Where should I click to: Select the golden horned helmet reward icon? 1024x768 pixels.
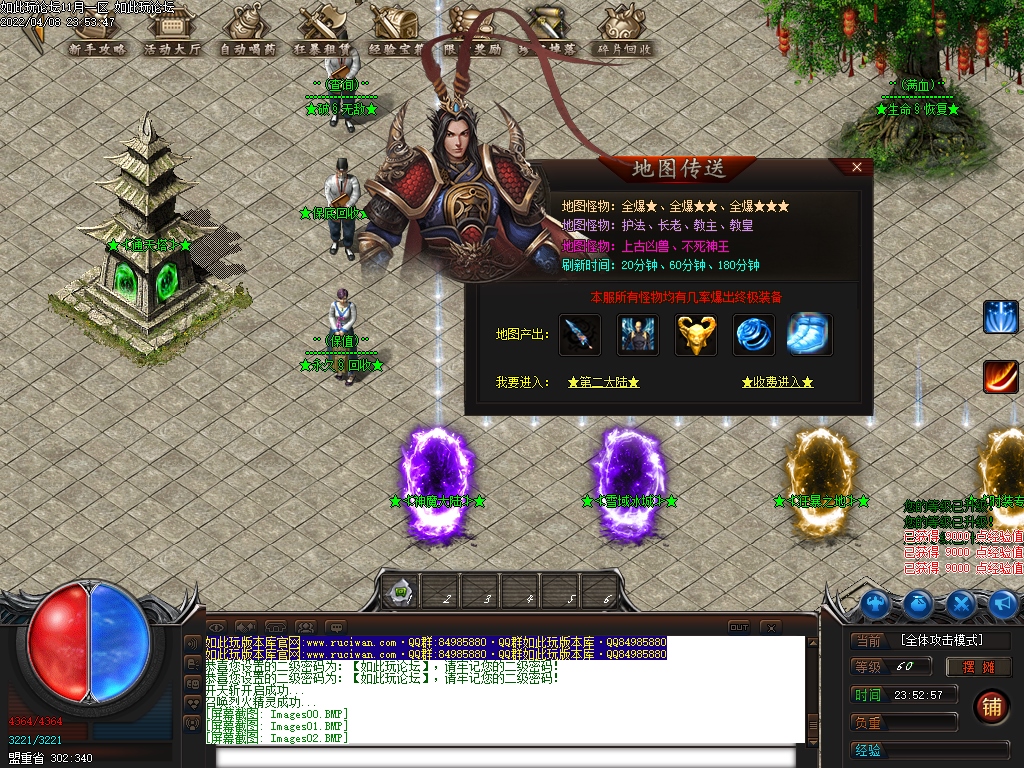tap(696, 335)
